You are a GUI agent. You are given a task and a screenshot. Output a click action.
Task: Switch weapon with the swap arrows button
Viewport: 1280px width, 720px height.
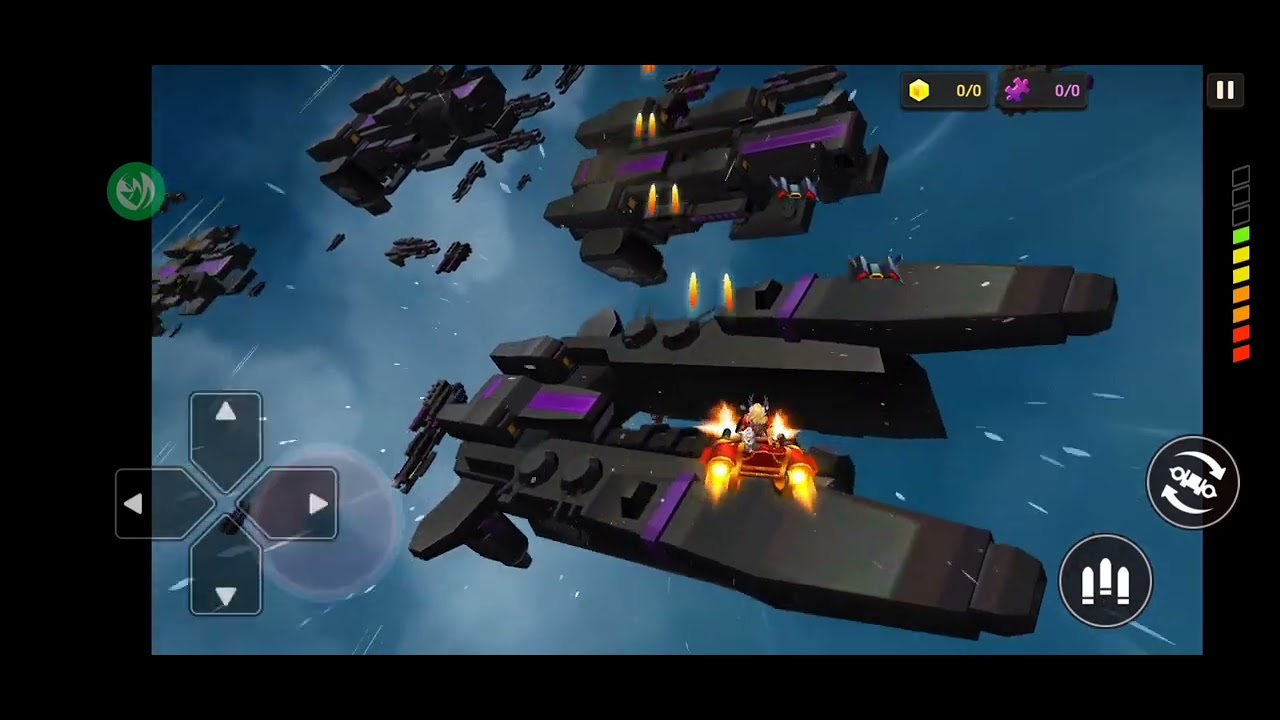pos(1192,483)
